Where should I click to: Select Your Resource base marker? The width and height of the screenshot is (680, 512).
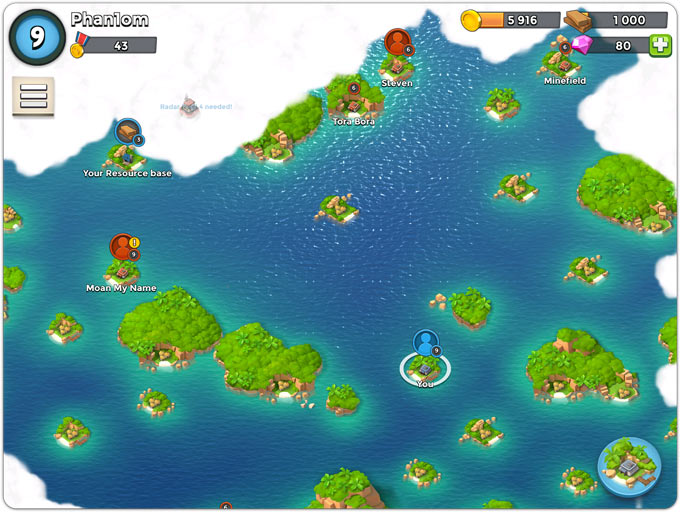click(127, 133)
